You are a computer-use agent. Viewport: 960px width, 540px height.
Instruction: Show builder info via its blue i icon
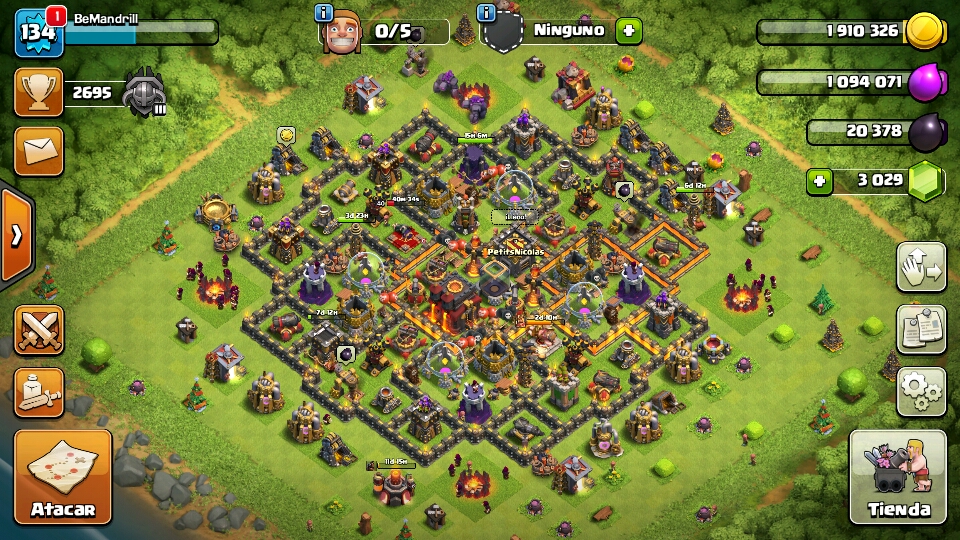[324, 13]
